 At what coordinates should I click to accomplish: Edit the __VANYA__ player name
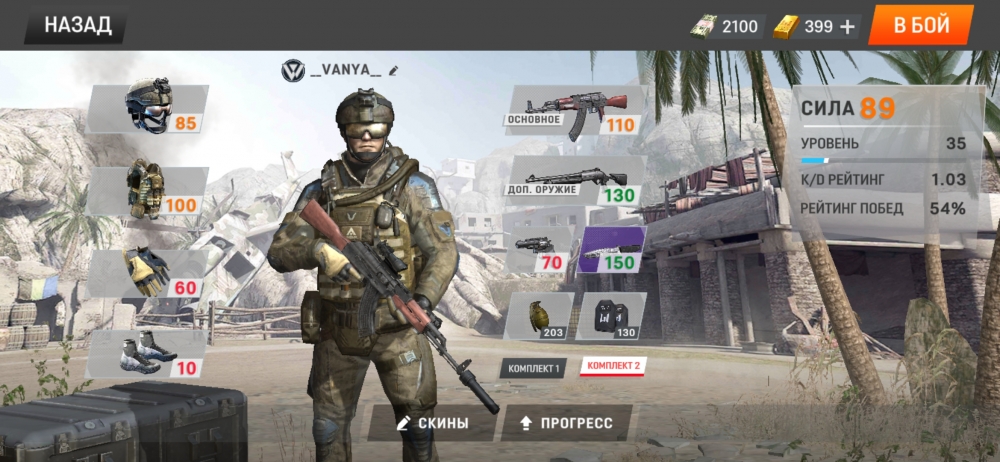tap(394, 70)
